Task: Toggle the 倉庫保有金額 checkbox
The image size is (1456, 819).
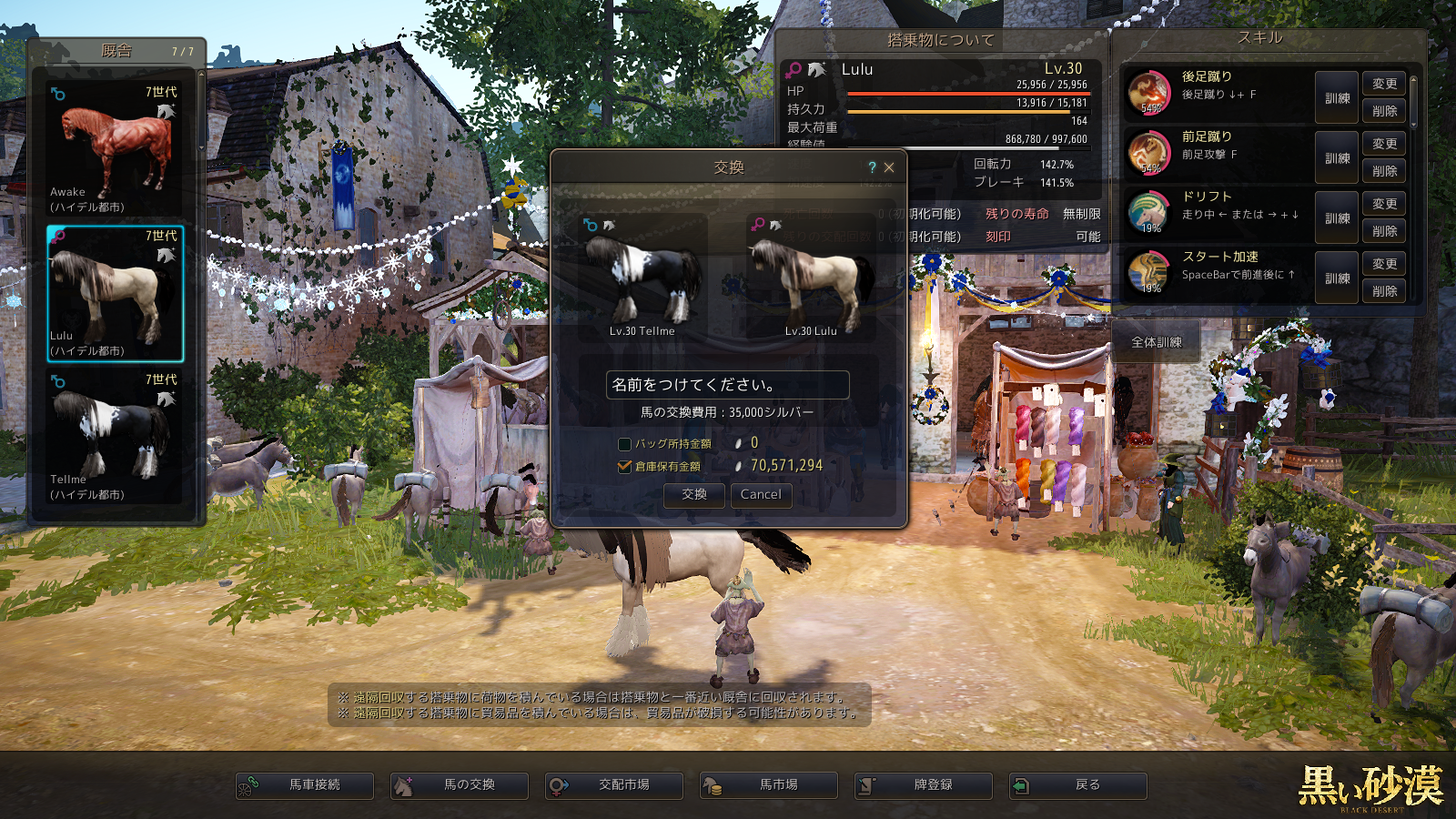Action: pos(624,466)
